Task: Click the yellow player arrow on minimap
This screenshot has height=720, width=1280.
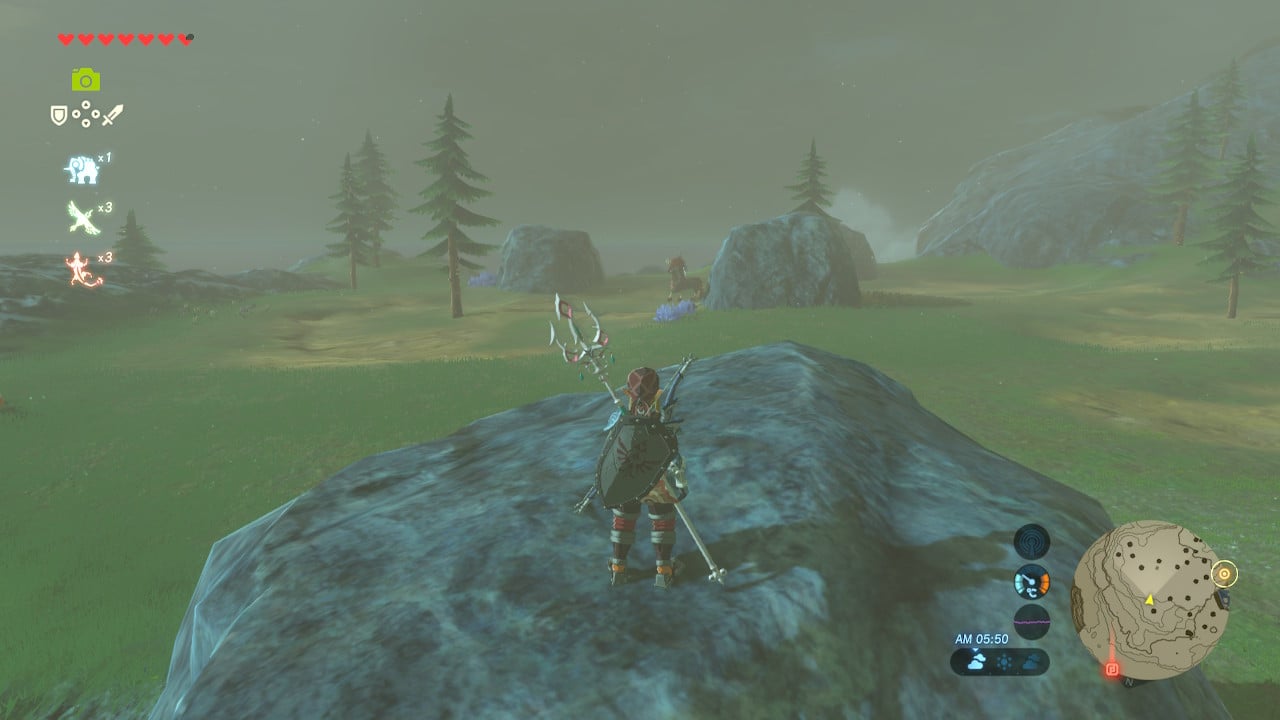Action: [1149, 599]
